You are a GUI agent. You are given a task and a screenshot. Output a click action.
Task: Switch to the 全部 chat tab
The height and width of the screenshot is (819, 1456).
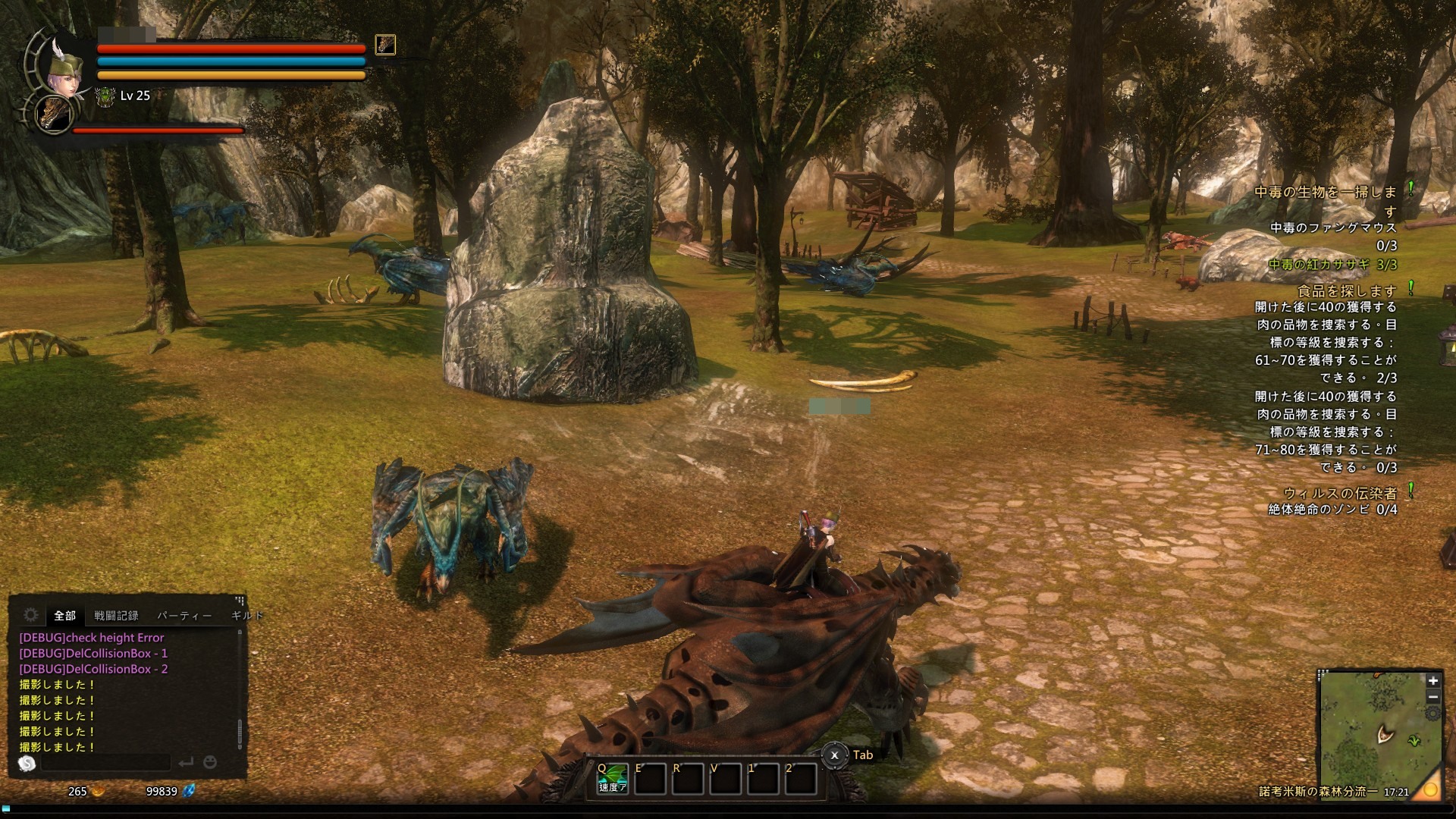pos(65,616)
